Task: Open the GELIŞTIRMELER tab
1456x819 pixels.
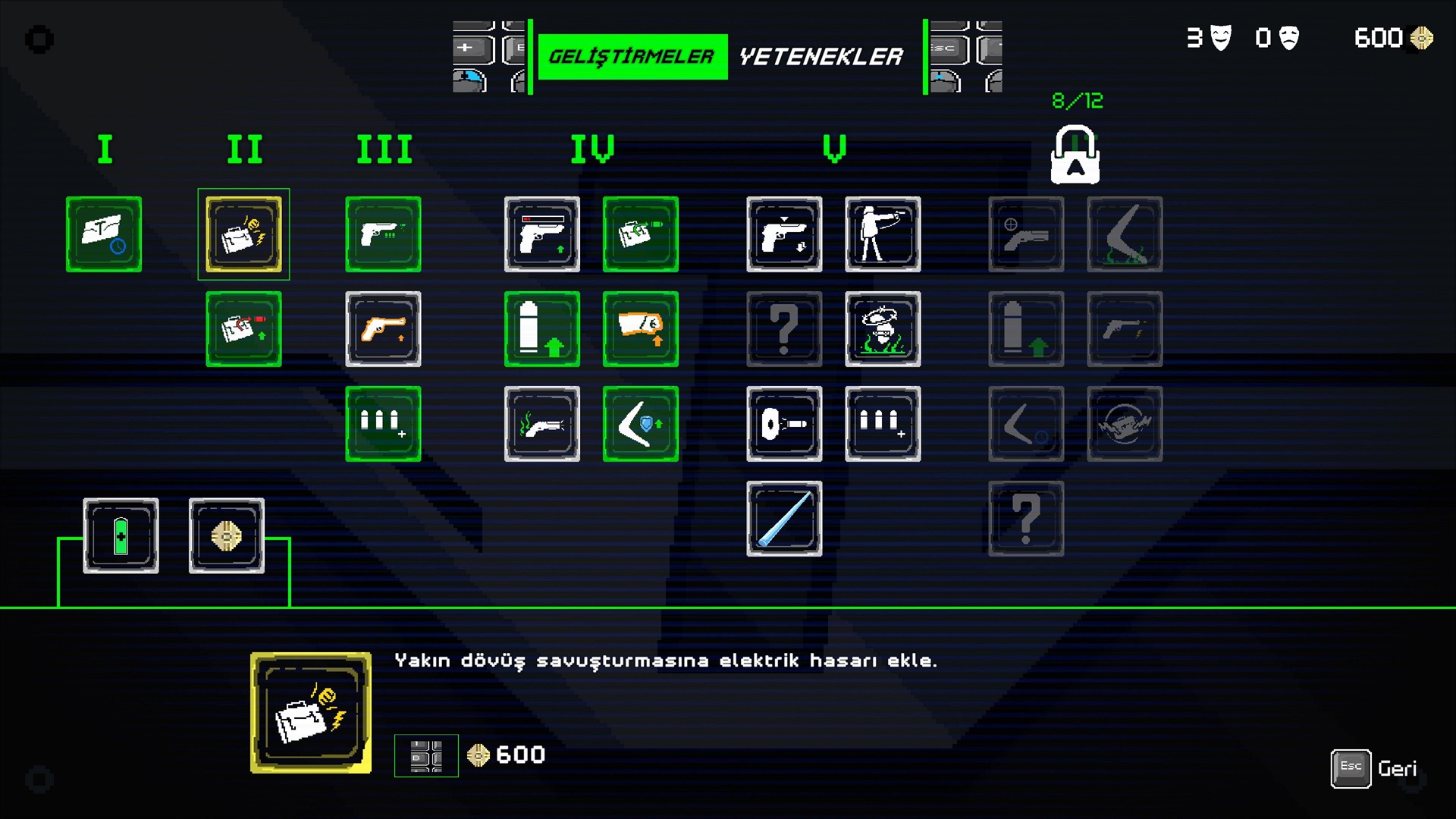Action: point(632,54)
